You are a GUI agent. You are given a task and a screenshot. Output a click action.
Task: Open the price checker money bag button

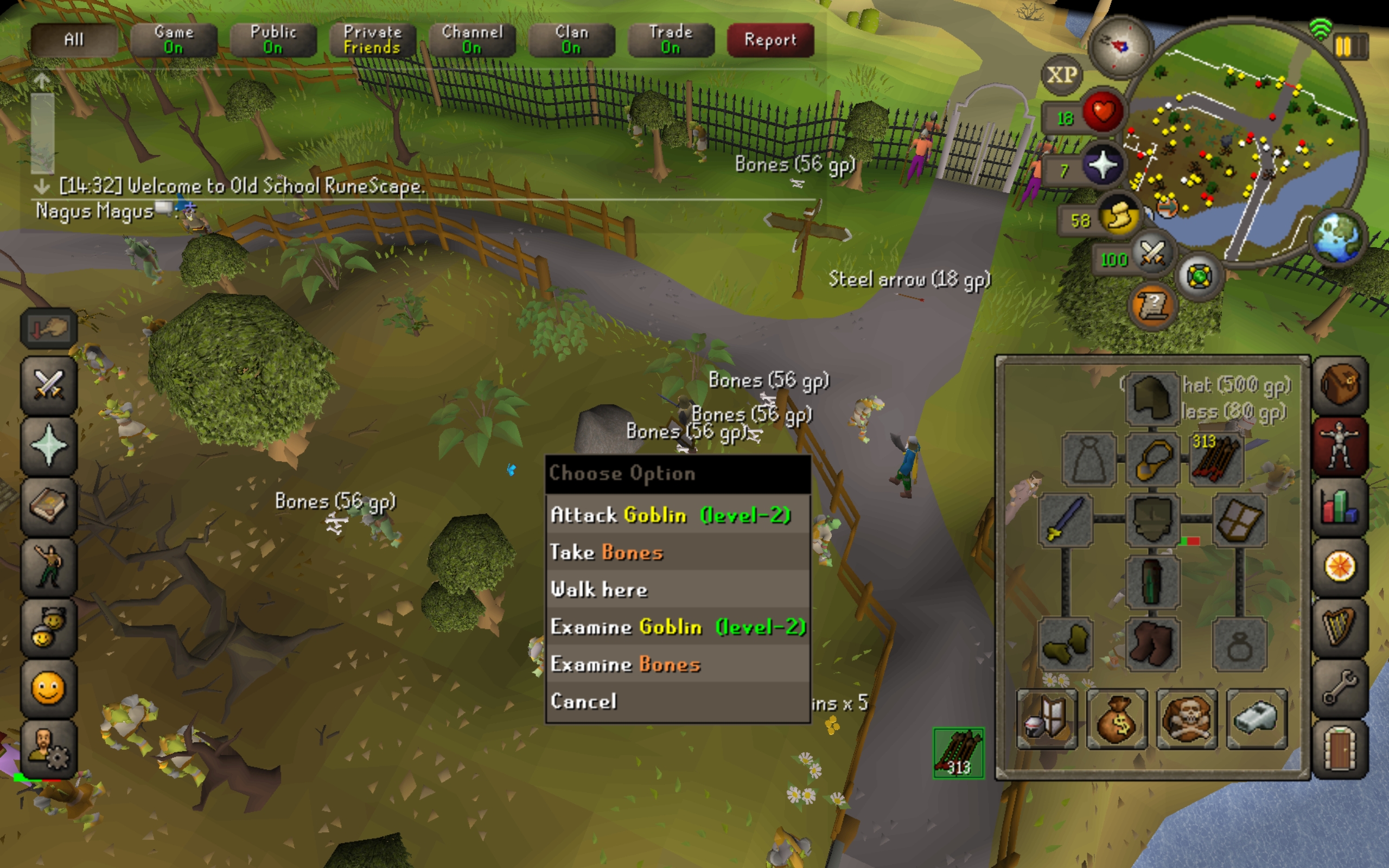(1117, 720)
